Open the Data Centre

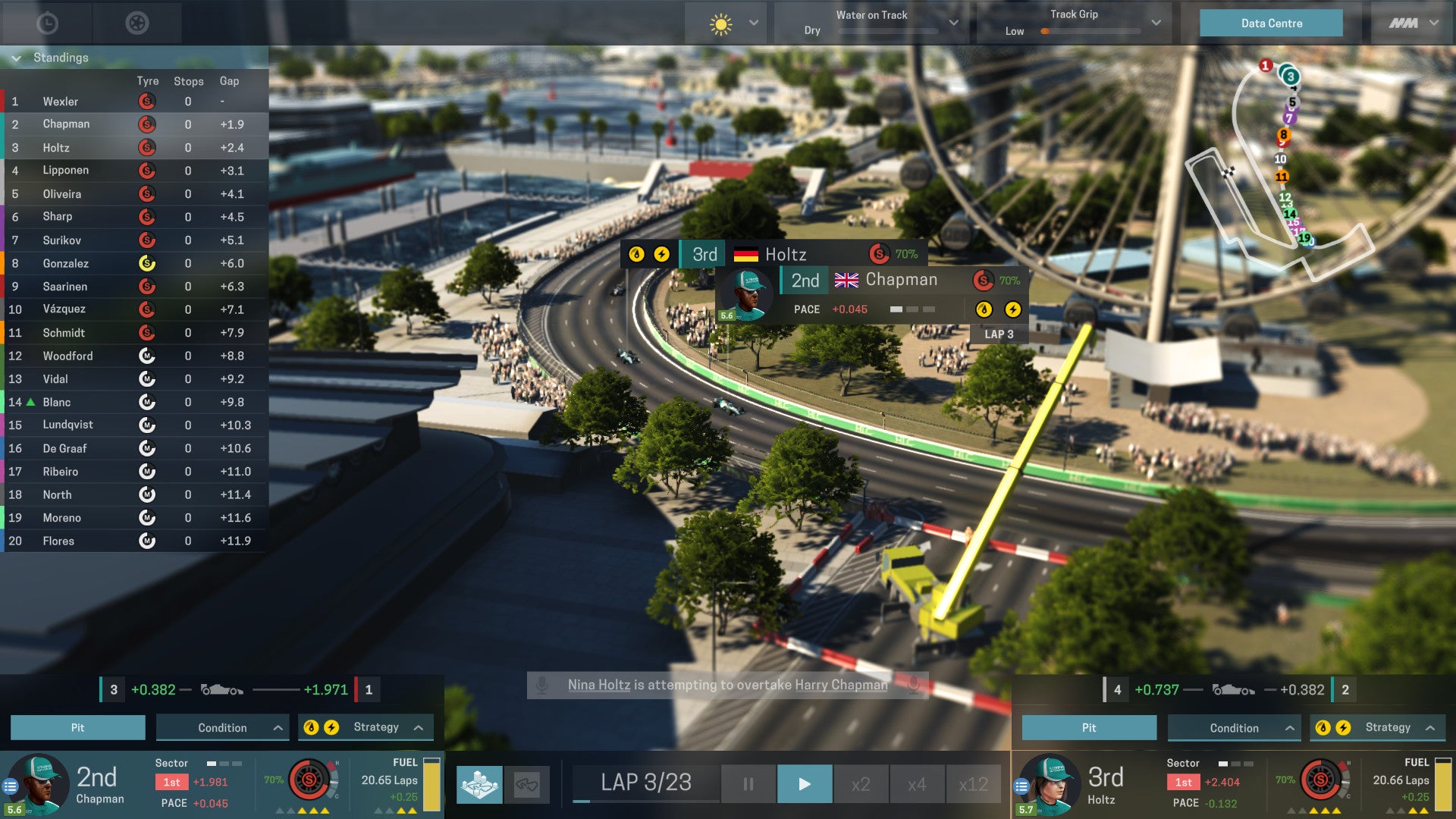[1270, 23]
